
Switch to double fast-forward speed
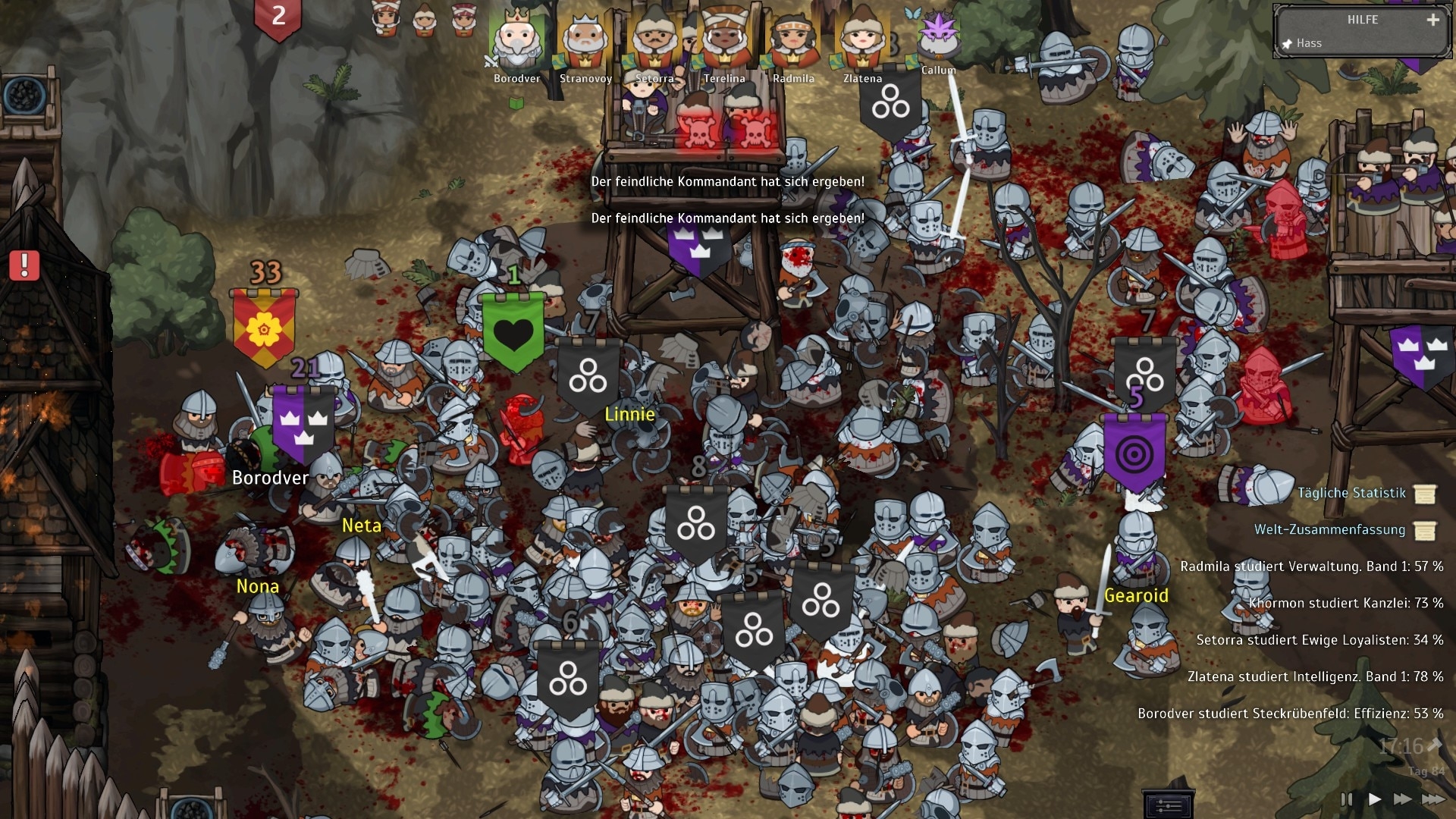(x=1402, y=799)
